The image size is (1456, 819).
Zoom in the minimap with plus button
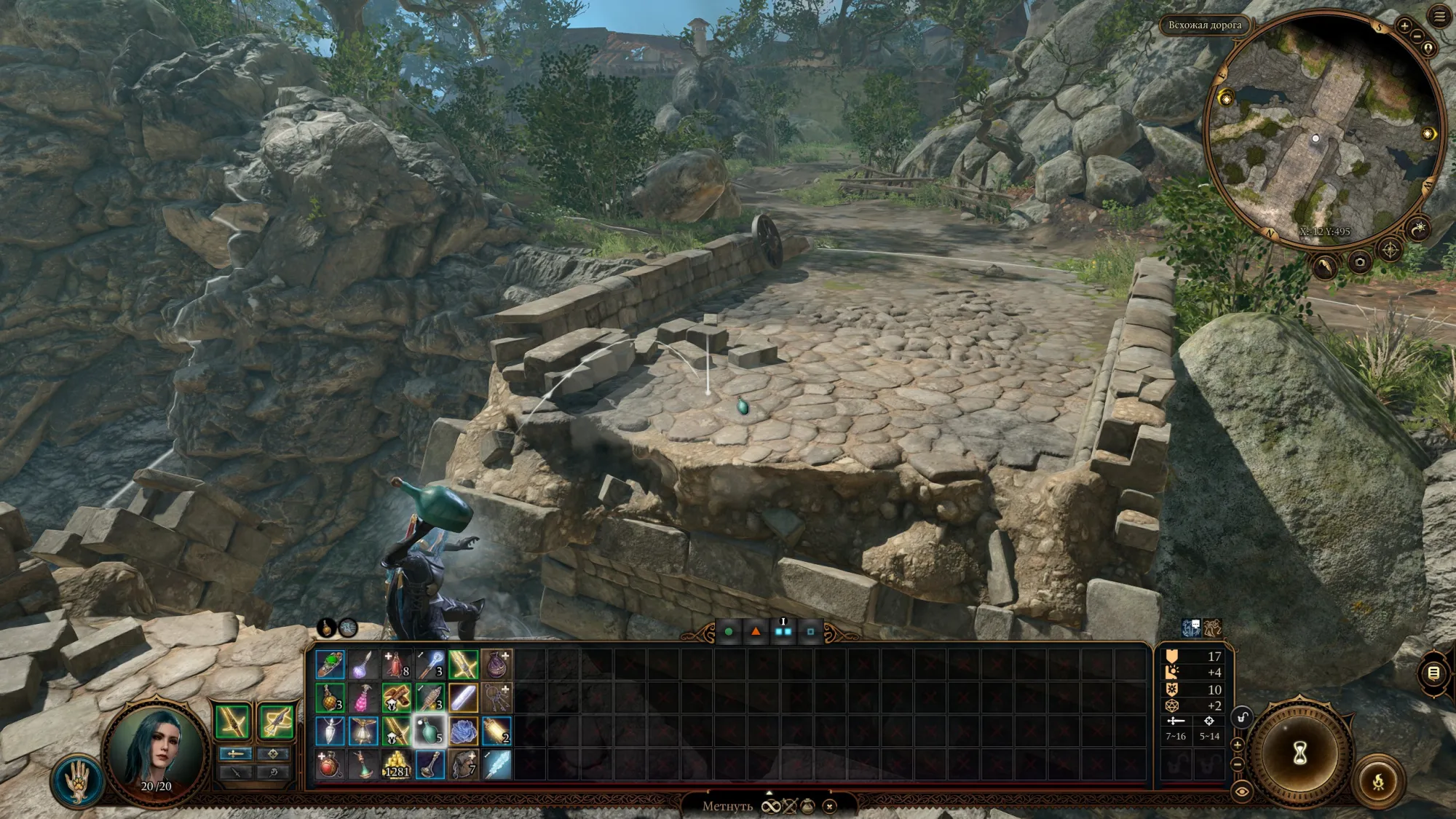(x=1404, y=26)
